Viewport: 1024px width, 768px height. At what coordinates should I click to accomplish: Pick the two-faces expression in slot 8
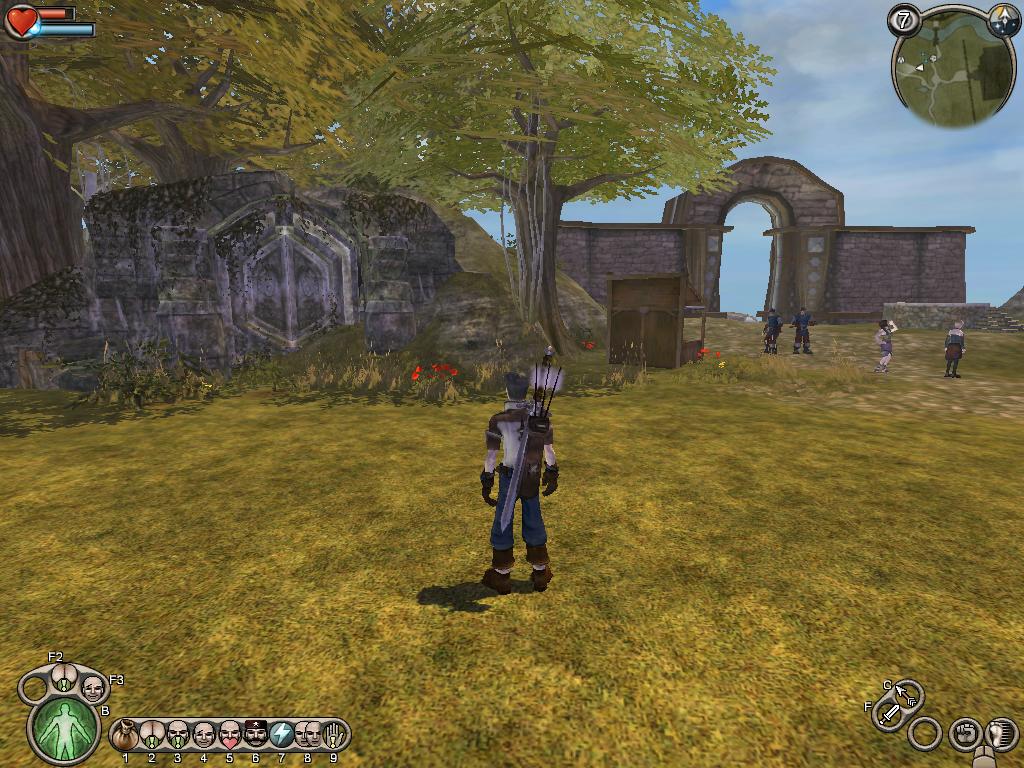point(308,735)
